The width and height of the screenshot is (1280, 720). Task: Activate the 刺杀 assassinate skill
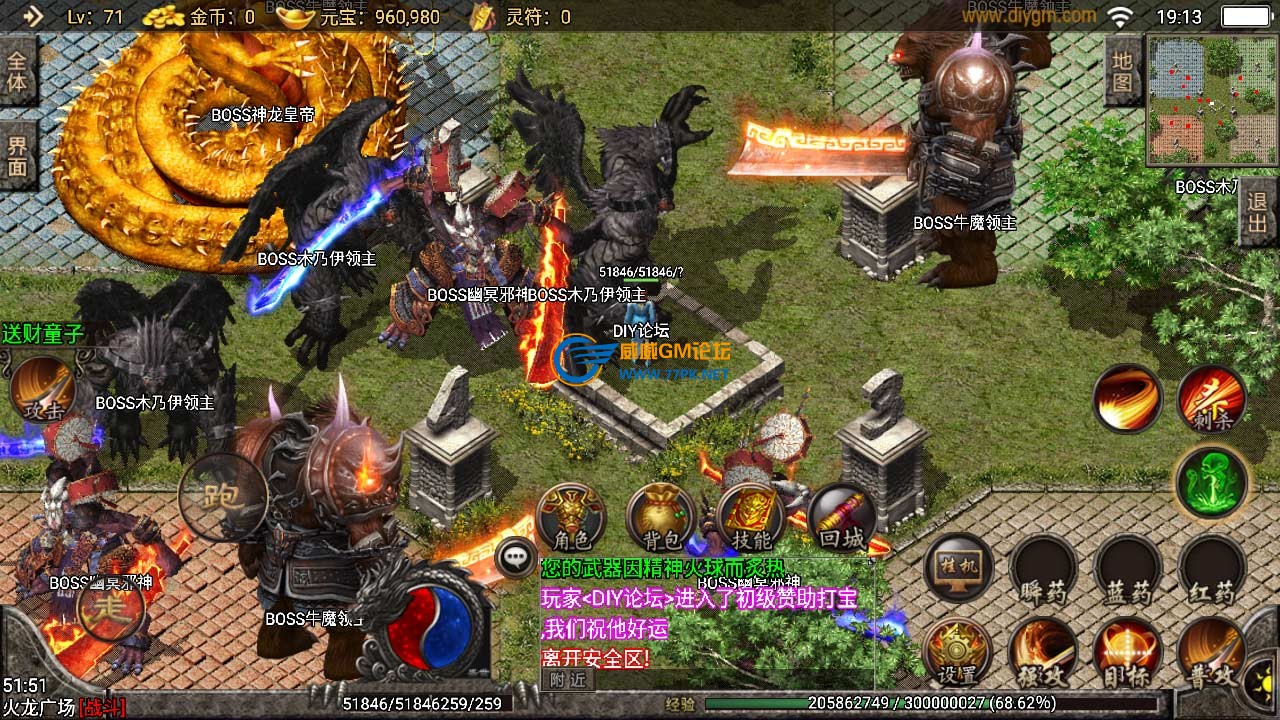click(1211, 399)
